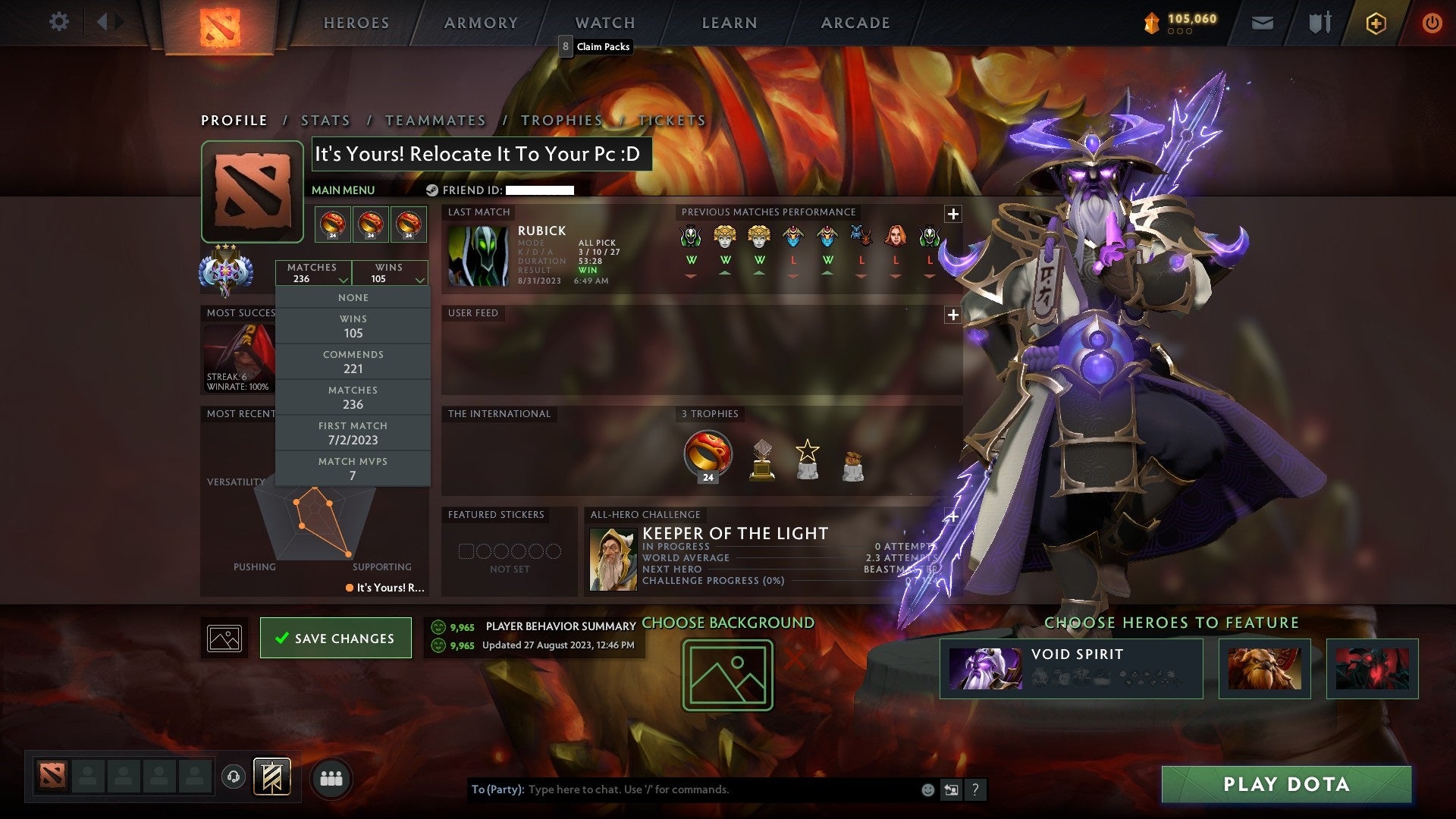
Task: Open the Armory shield-and-sword icon
Action: pos(1319,23)
